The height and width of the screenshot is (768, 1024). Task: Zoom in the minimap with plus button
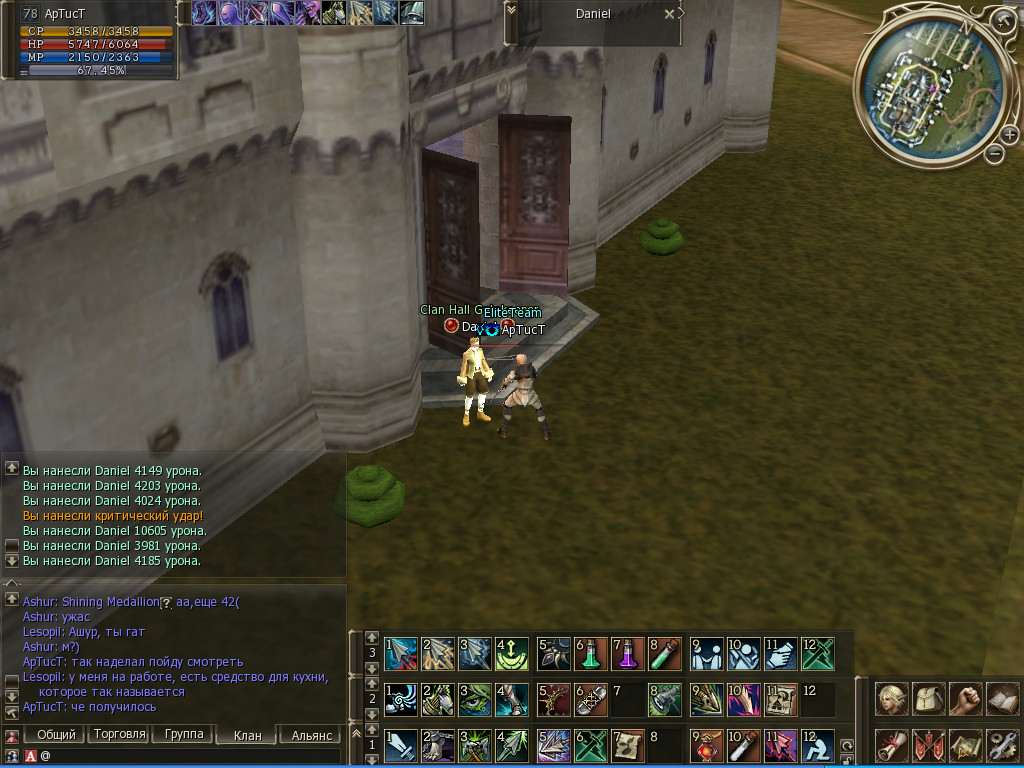1010,134
